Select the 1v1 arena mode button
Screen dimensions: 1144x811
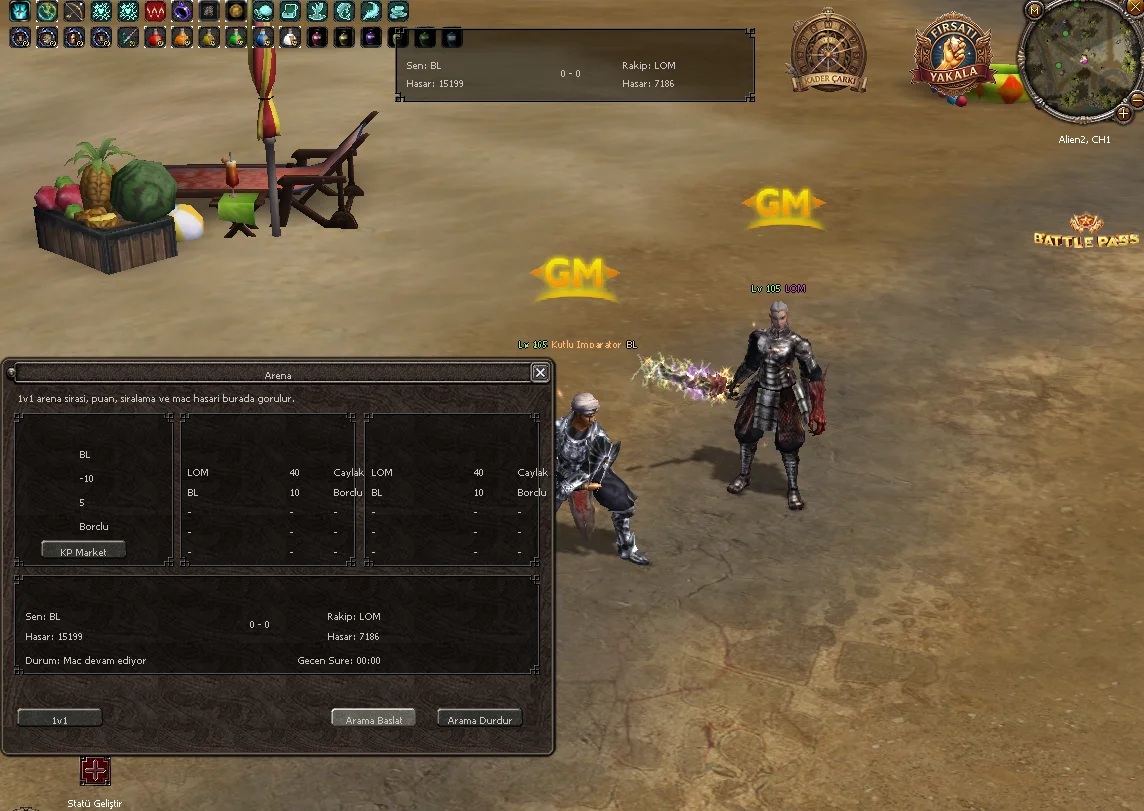(60, 719)
